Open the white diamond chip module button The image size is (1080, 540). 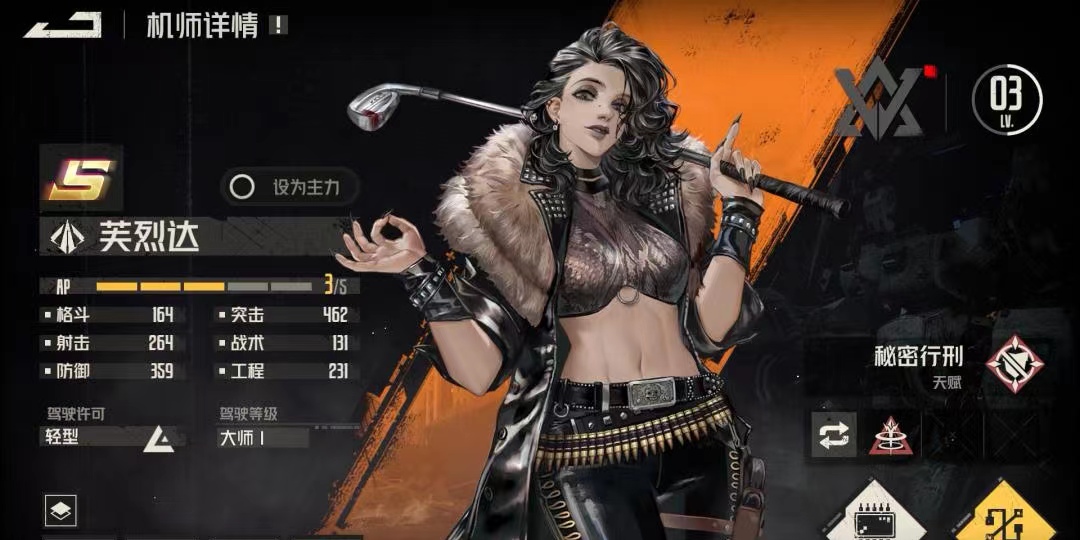pyautogui.click(x=874, y=515)
